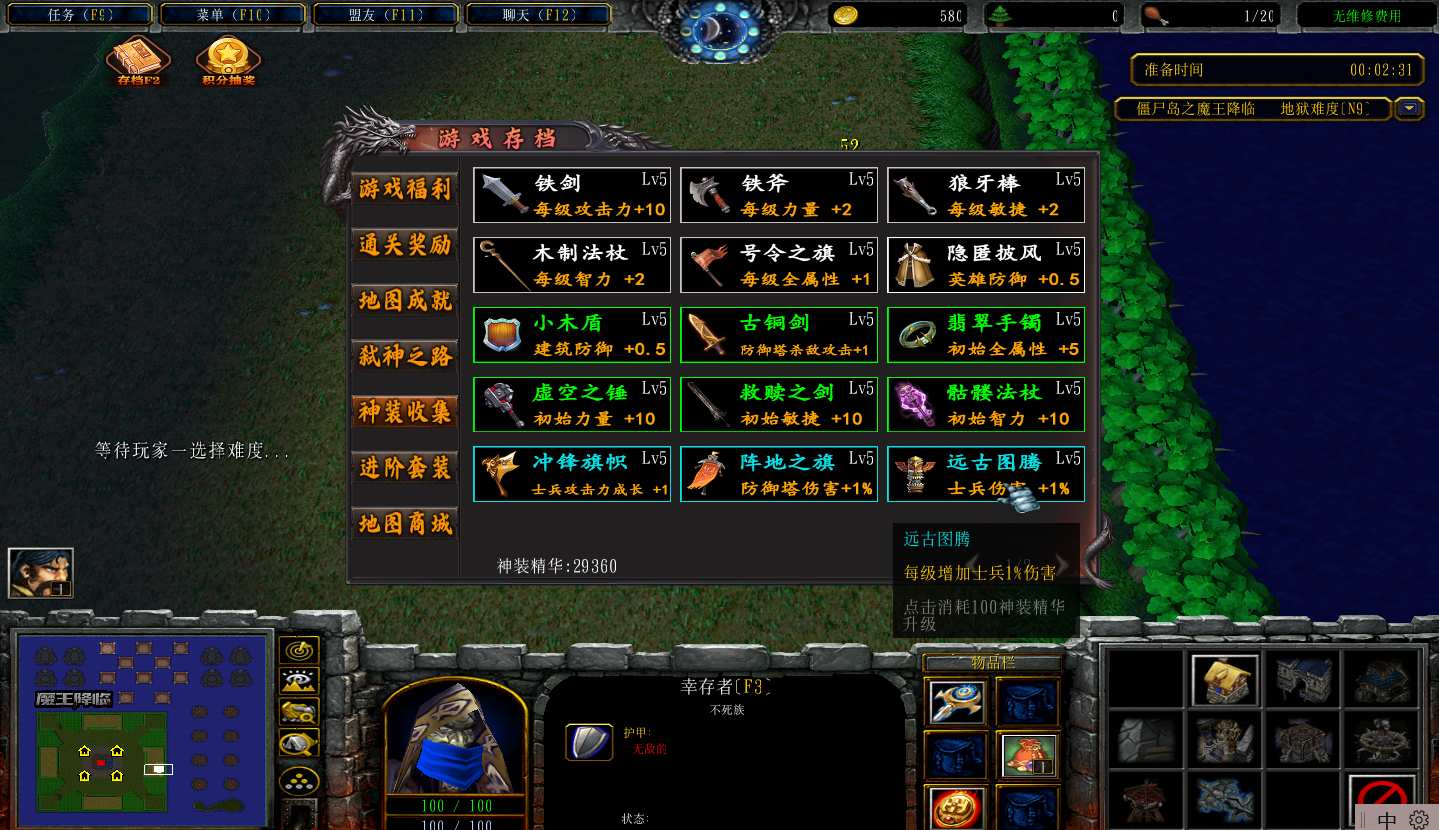Switch to the 游戏福利 tab
1439x830 pixels.
click(x=405, y=189)
